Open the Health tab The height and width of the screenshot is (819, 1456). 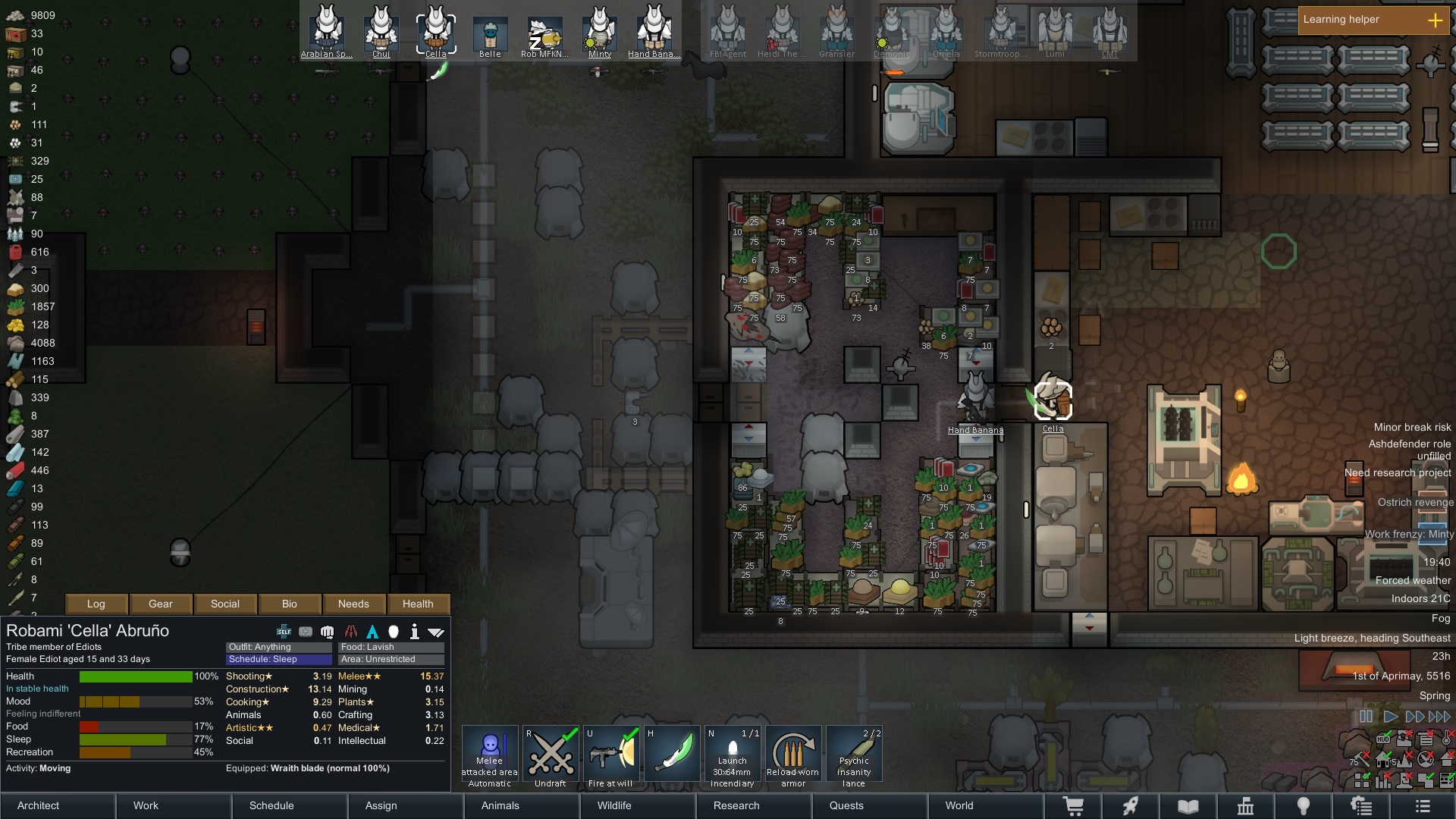coord(418,604)
